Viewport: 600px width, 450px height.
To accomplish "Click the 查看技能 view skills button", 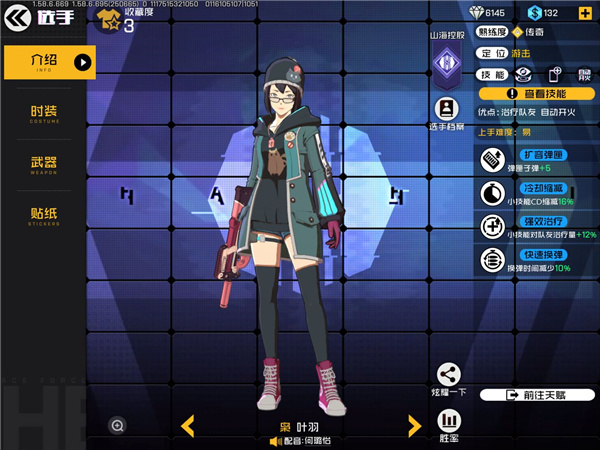I will [x=536, y=93].
